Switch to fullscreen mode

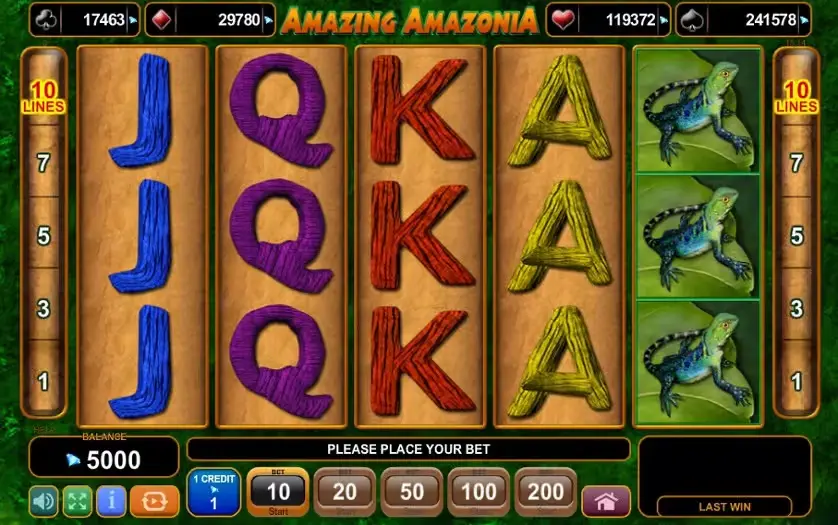tap(78, 499)
